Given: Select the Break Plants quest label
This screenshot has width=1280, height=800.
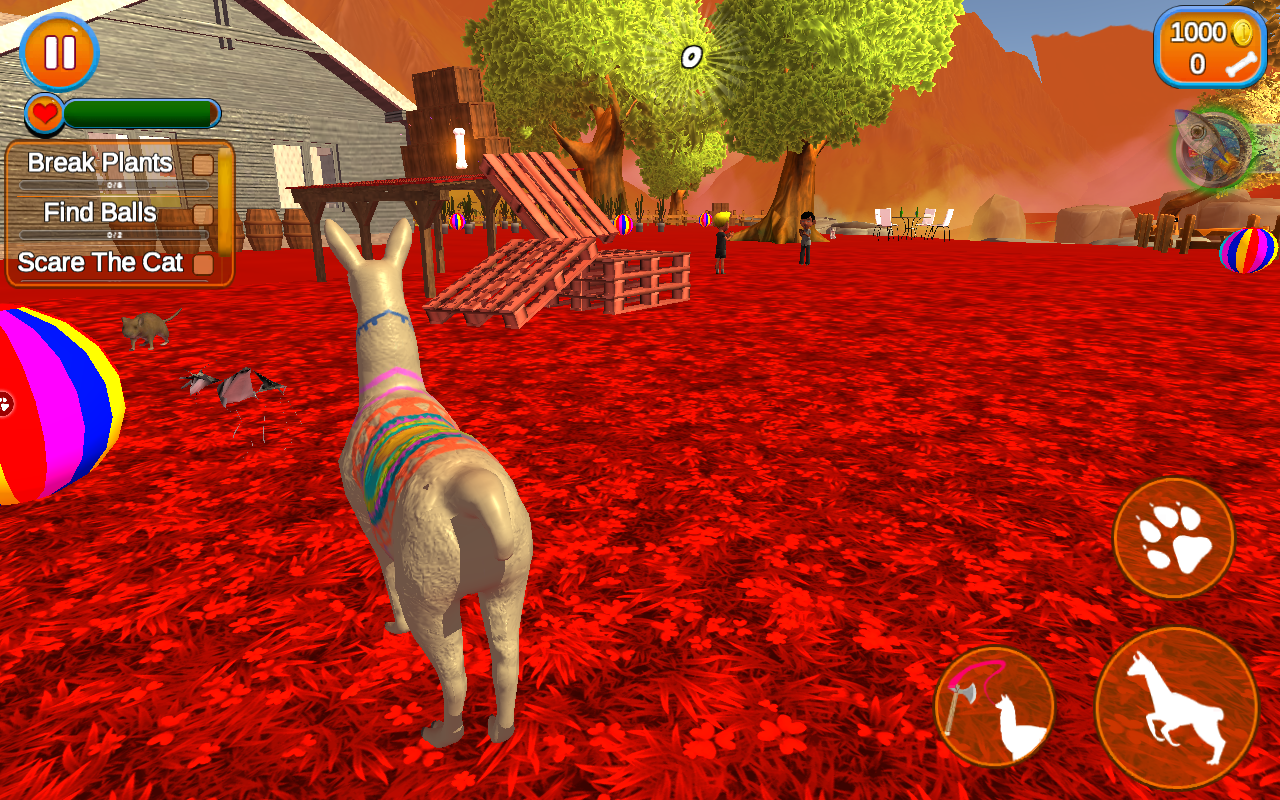Looking at the screenshot, I should [x=100, y=162].
